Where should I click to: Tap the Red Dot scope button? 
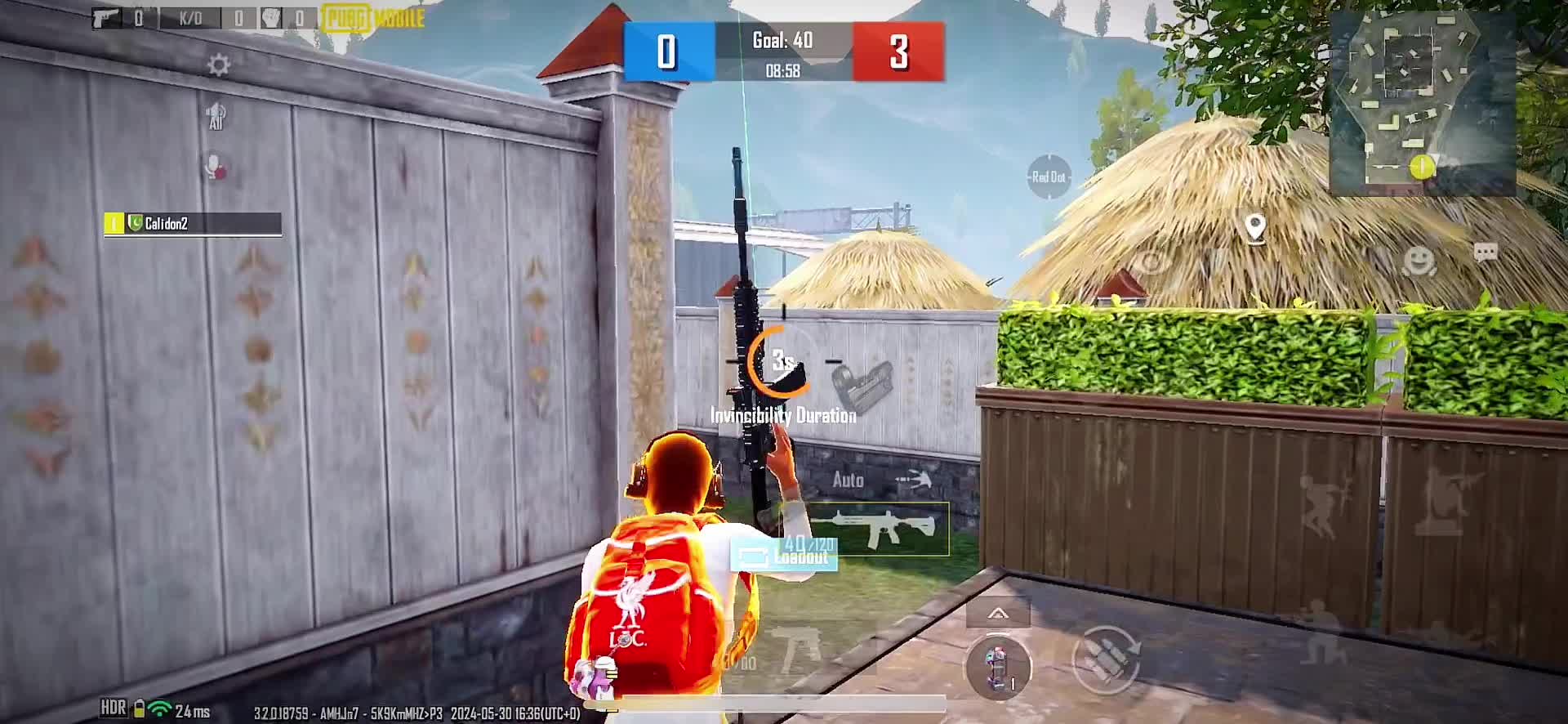tap(1049, 177)
